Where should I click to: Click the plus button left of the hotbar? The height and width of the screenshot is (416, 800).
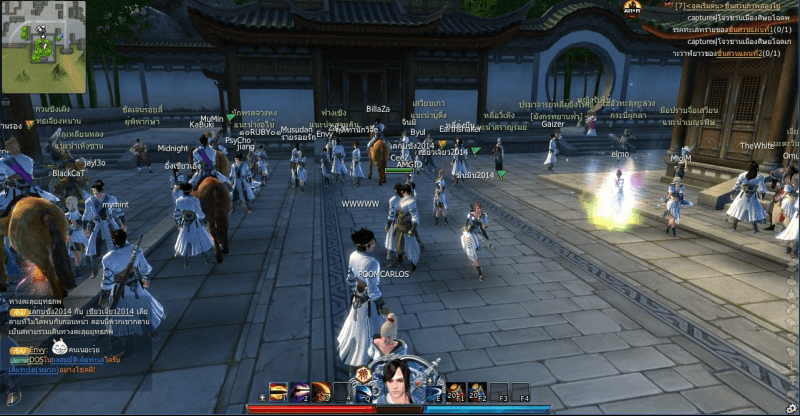262,397
